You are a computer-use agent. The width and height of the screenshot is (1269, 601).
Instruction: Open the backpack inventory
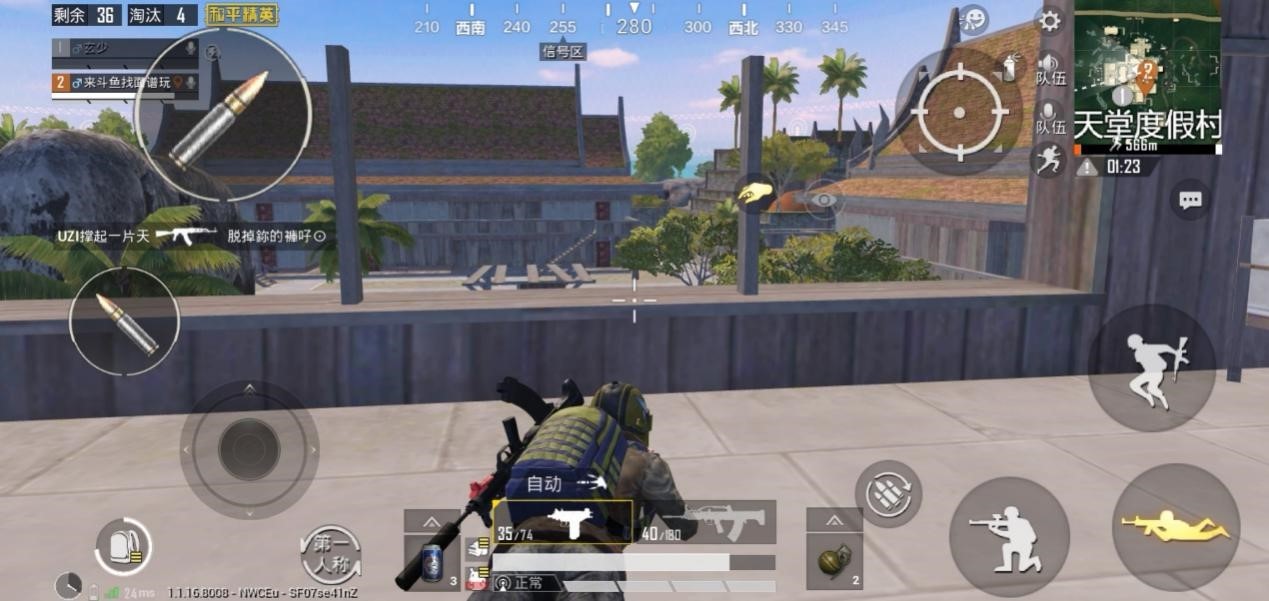(123, 547)
